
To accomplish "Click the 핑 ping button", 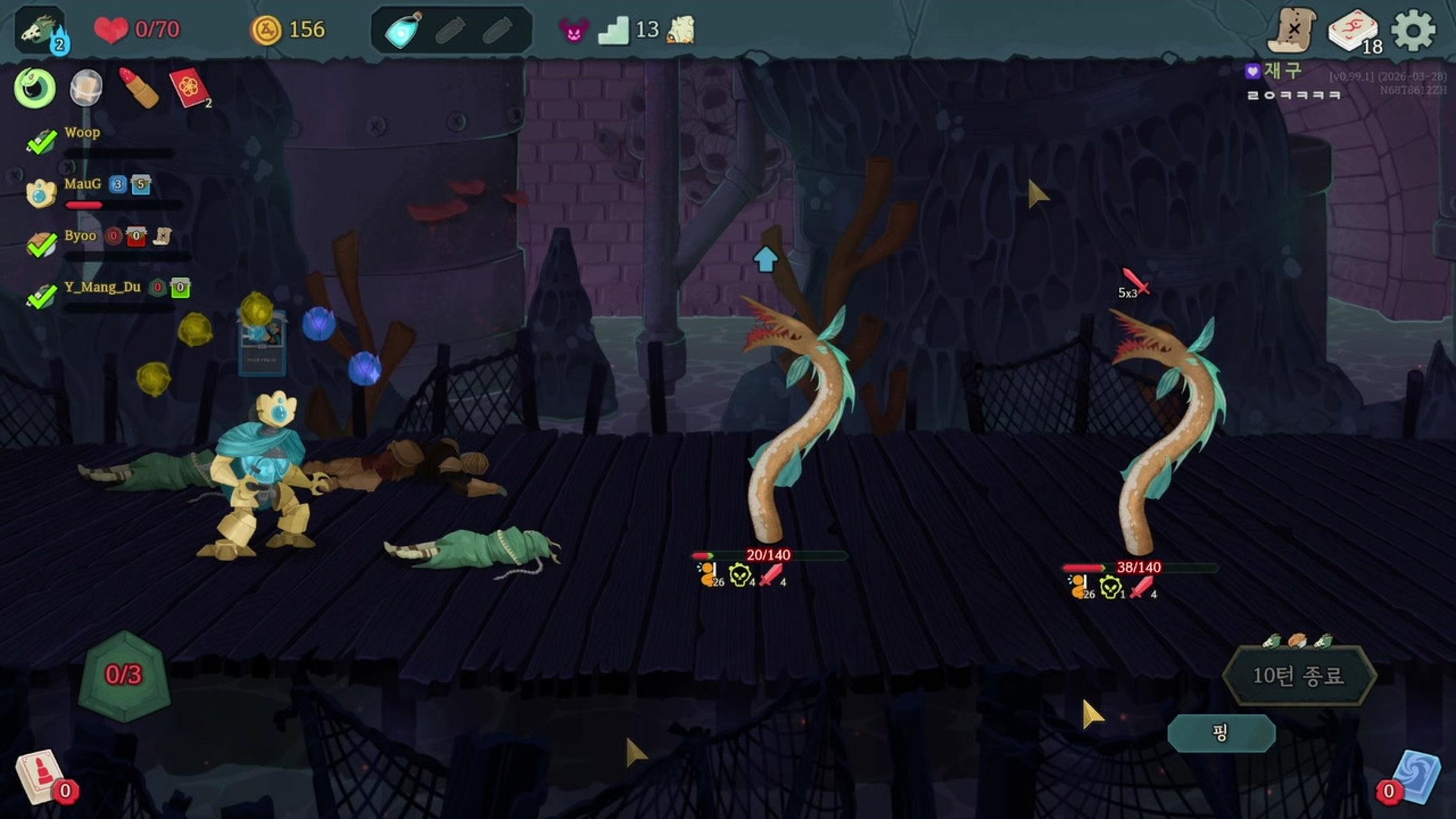I will click(x=1221, y=733).
